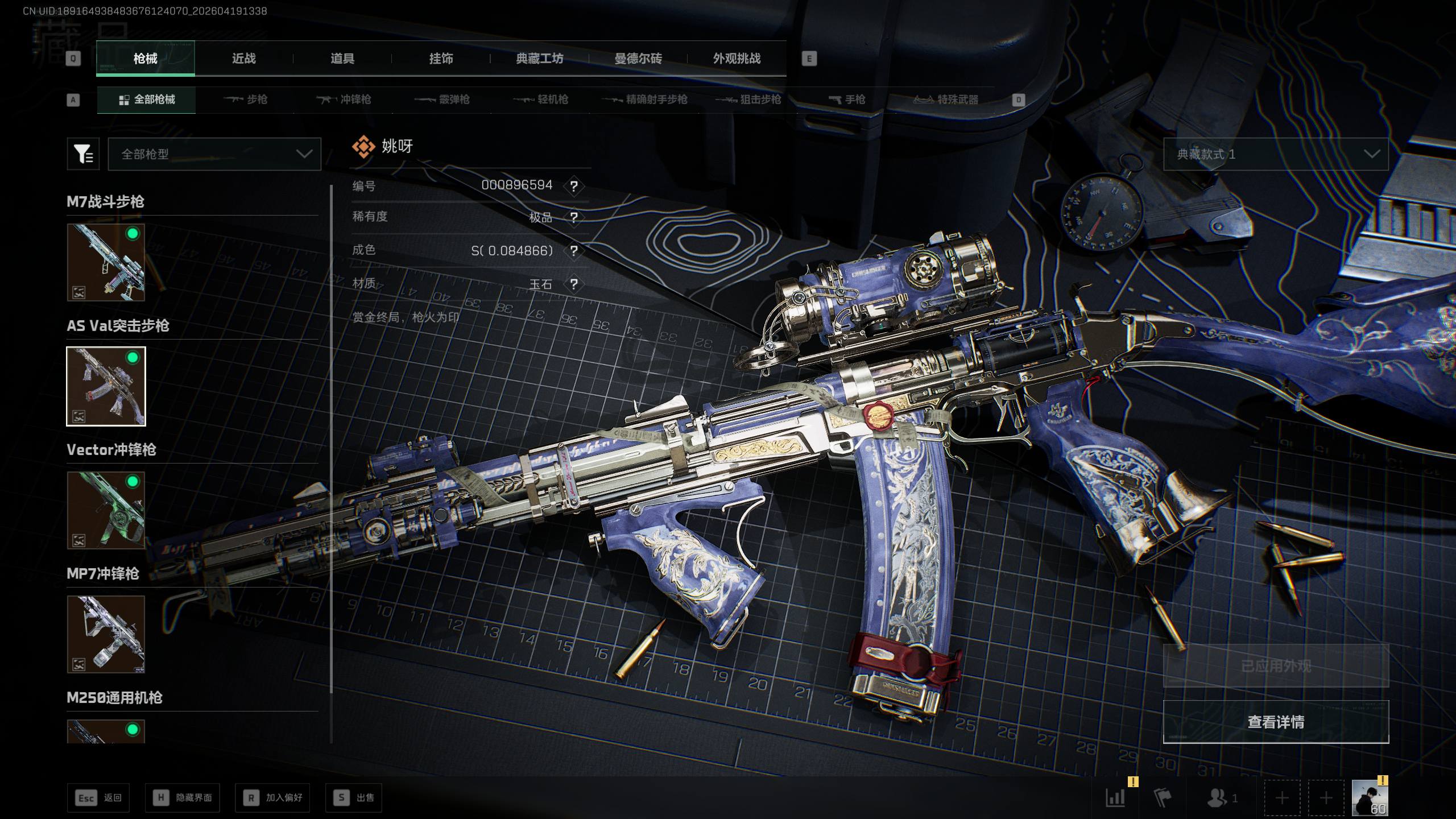The width and height of the screenshot is (1456, 819).
Task: Switch to 外观挑战 appearance challenge tab
Action: (737, 59)
